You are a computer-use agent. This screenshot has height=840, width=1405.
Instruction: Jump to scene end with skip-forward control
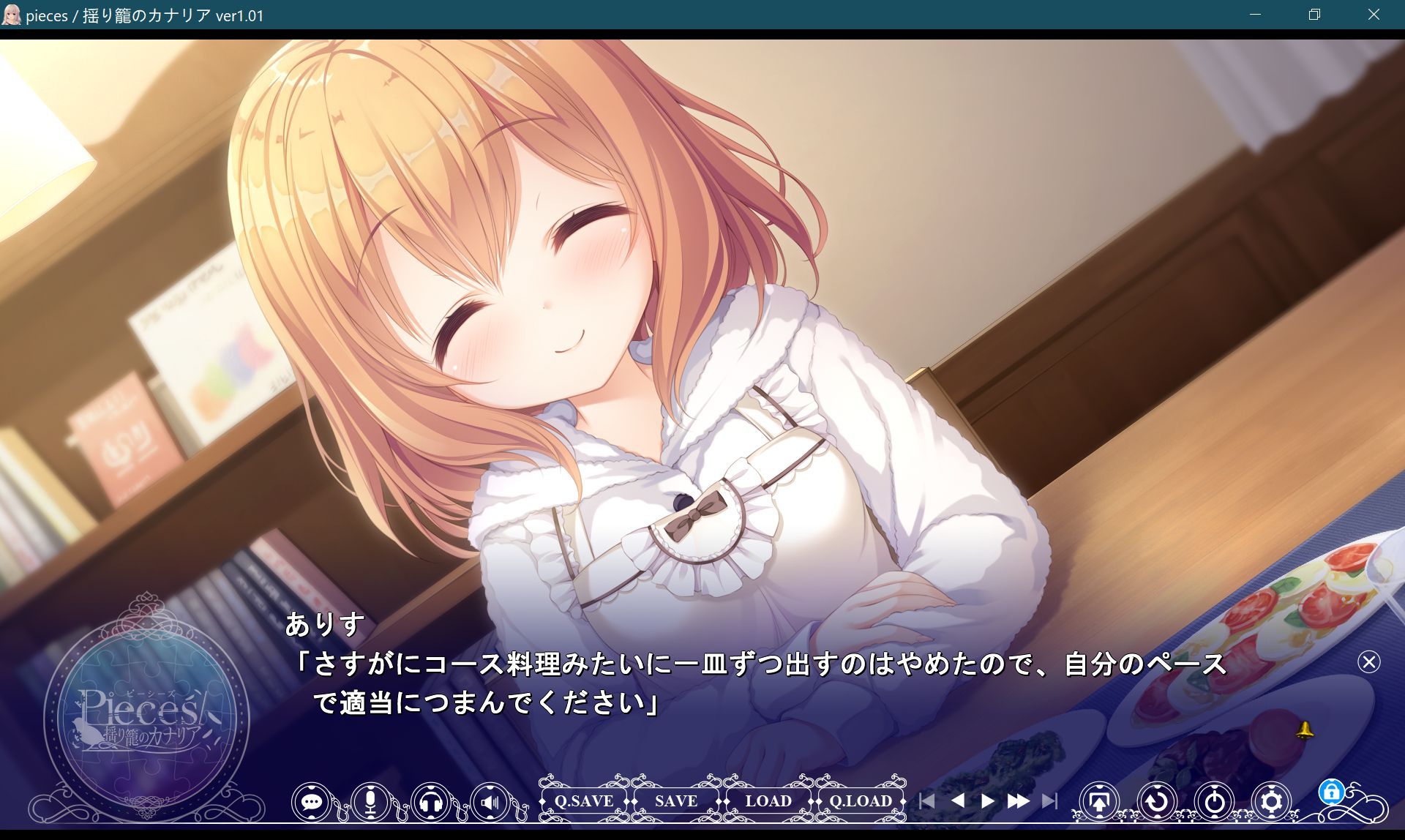[x=1050, y=801]
